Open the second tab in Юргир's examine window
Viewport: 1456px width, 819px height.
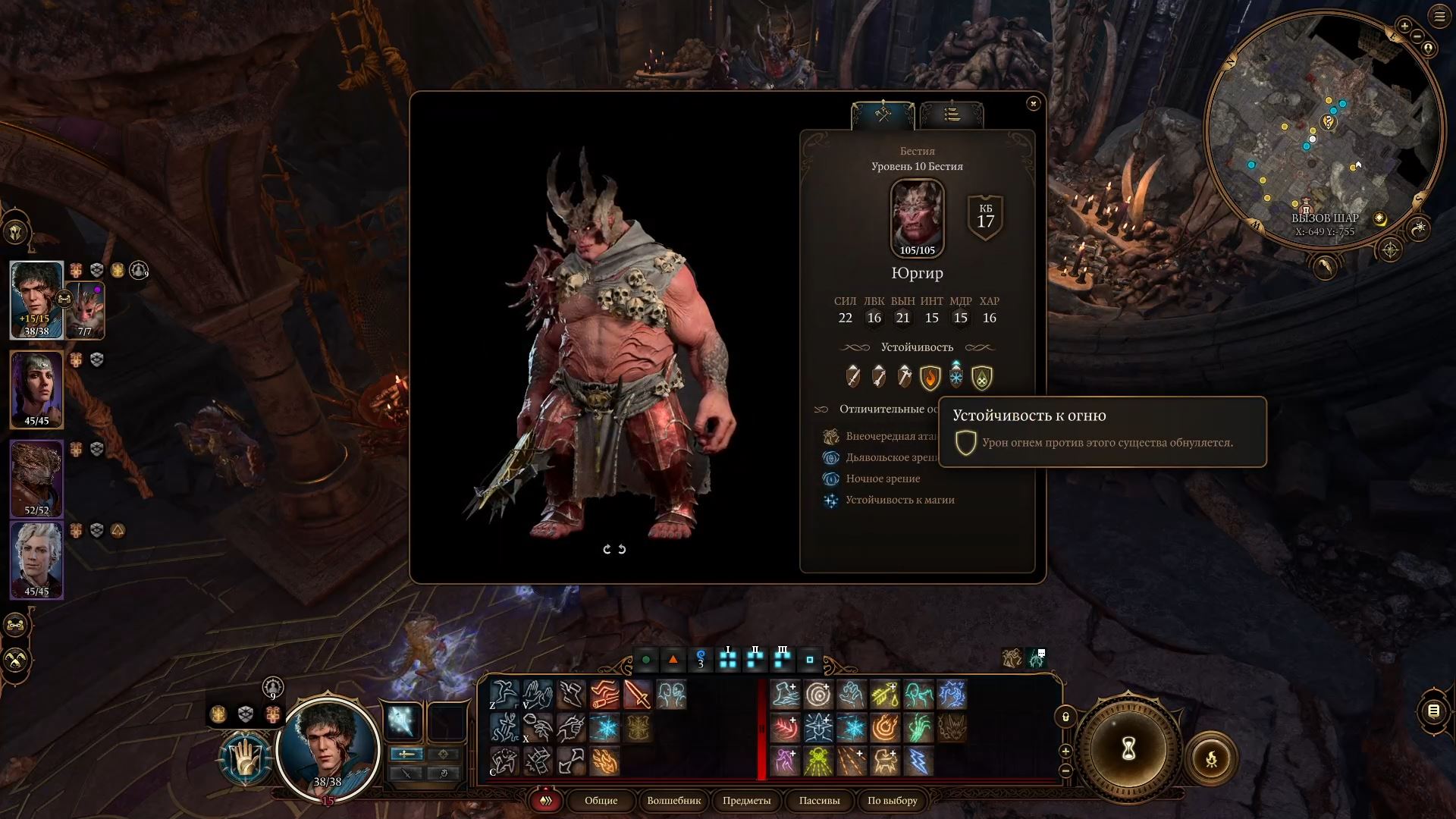(x=950, y=115)
